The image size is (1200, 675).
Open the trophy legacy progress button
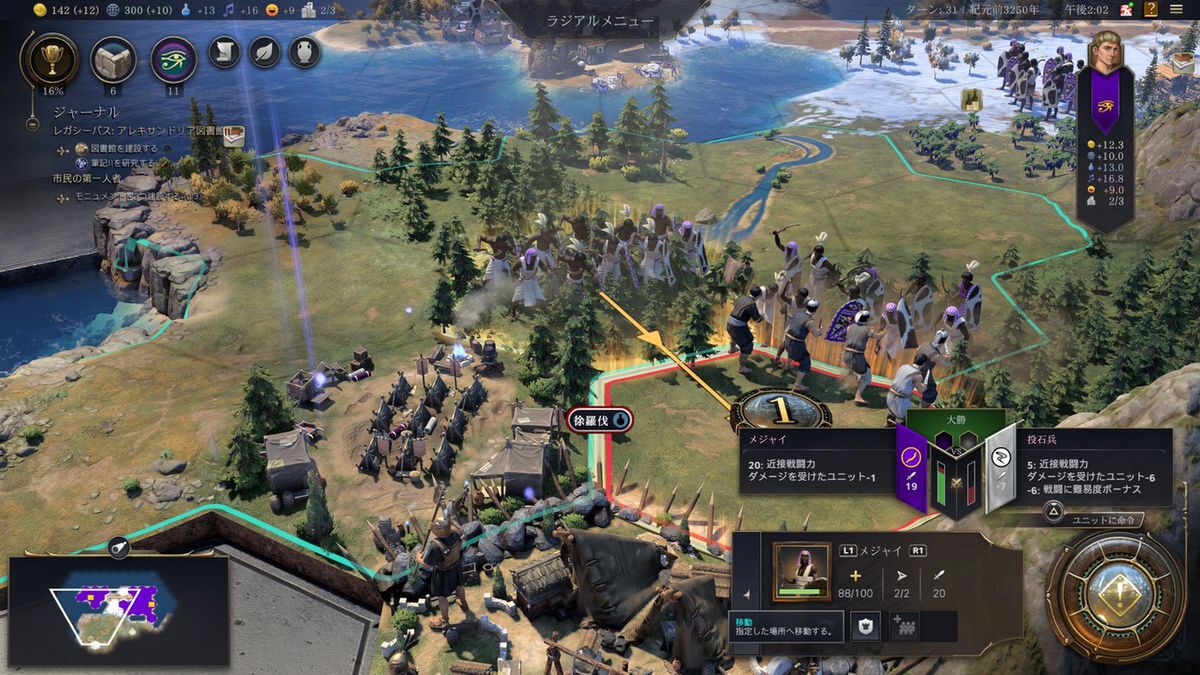tap(48, 59)
